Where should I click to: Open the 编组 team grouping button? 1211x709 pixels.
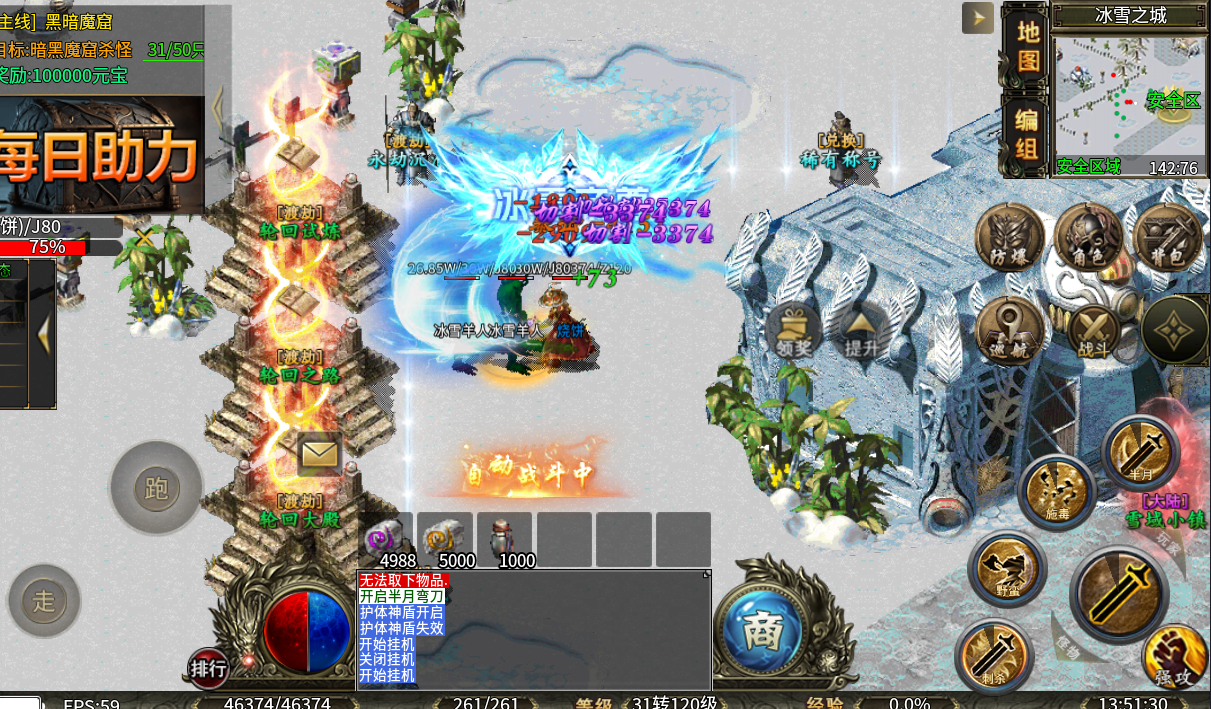[1026, 134]
